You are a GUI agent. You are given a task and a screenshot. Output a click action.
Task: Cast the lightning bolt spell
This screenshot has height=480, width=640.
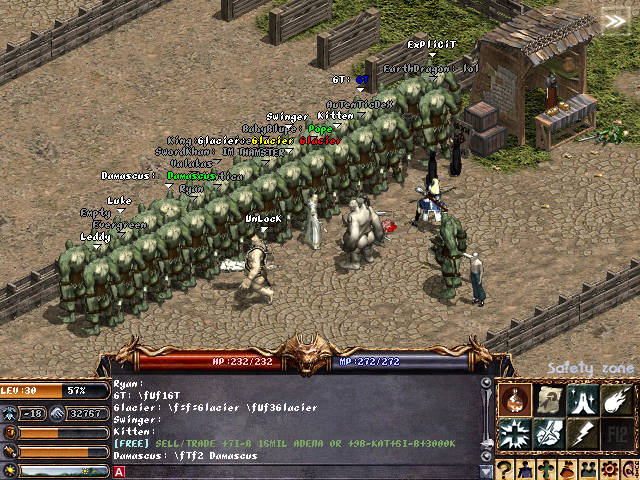point(582,433)
